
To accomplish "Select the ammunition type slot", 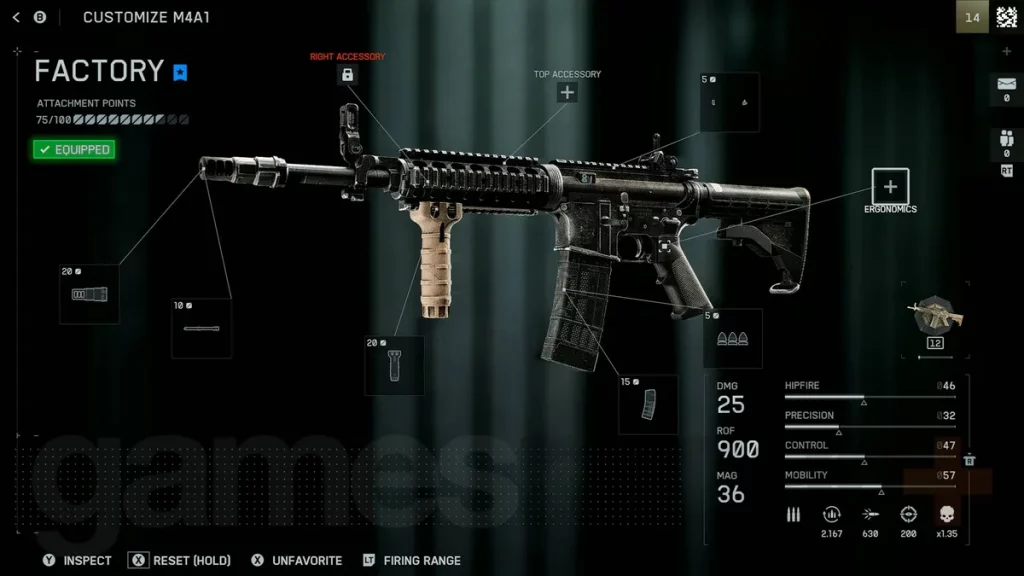I will [732, 338].
